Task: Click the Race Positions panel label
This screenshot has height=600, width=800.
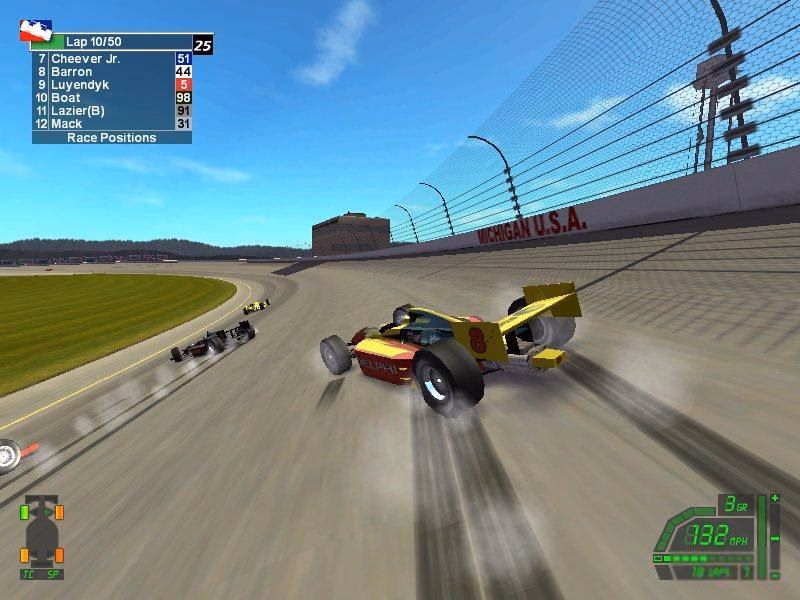Action: (x=111, y=138)
